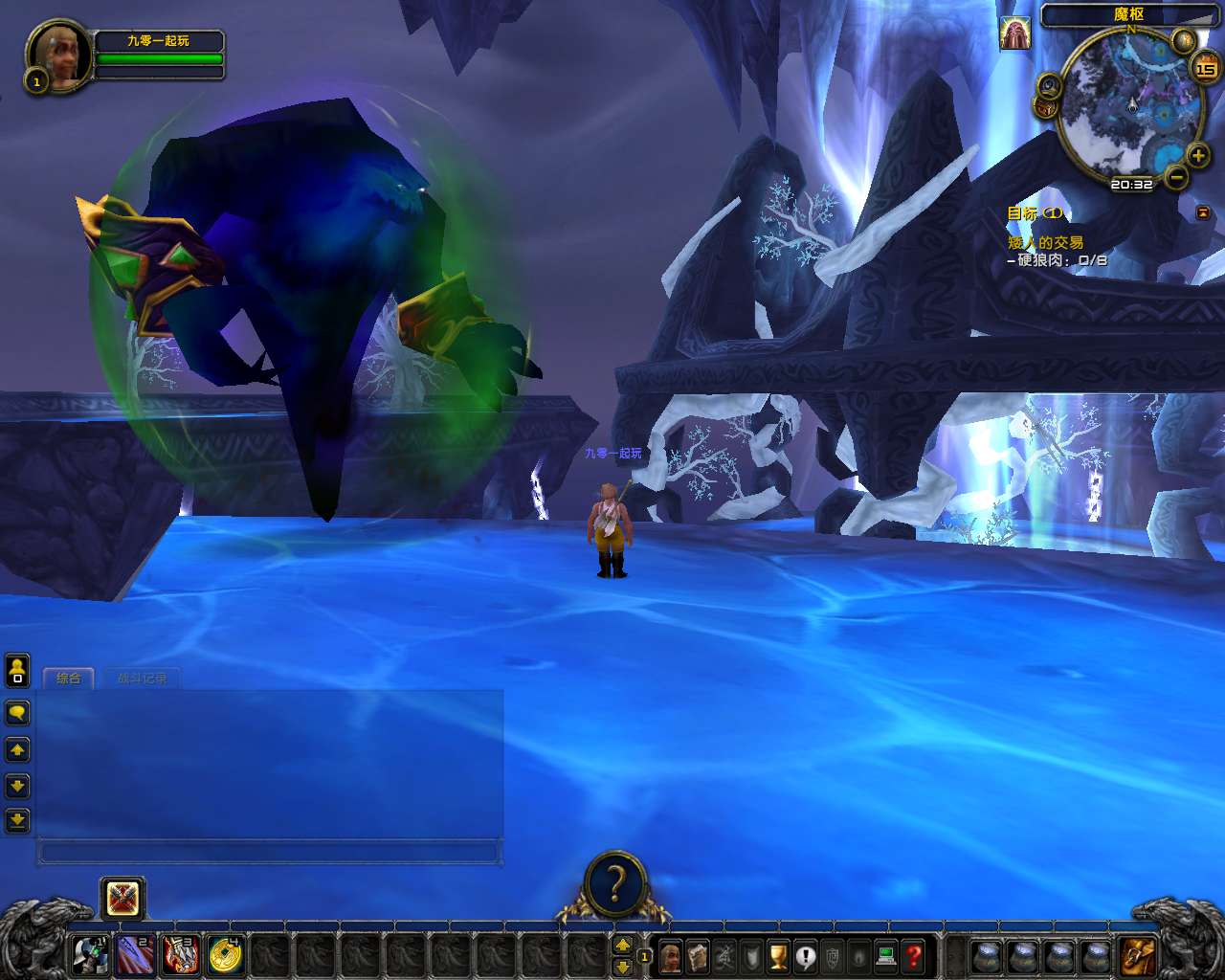Screen dimensions: 1225x980
Task: Open the calendar button showing 15
Action: (1205, 68)
